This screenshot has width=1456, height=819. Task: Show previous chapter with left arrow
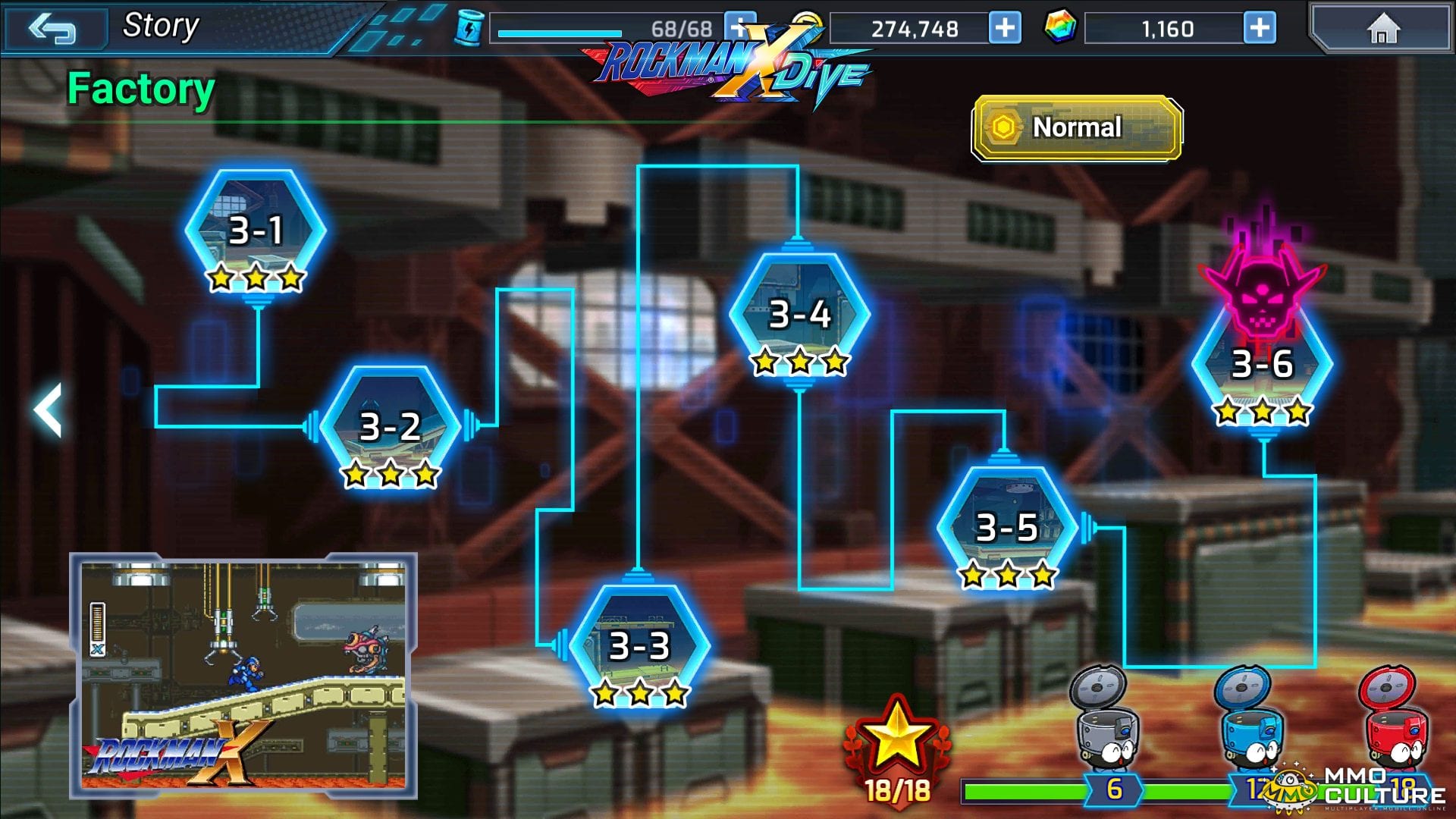click(49, 409)
